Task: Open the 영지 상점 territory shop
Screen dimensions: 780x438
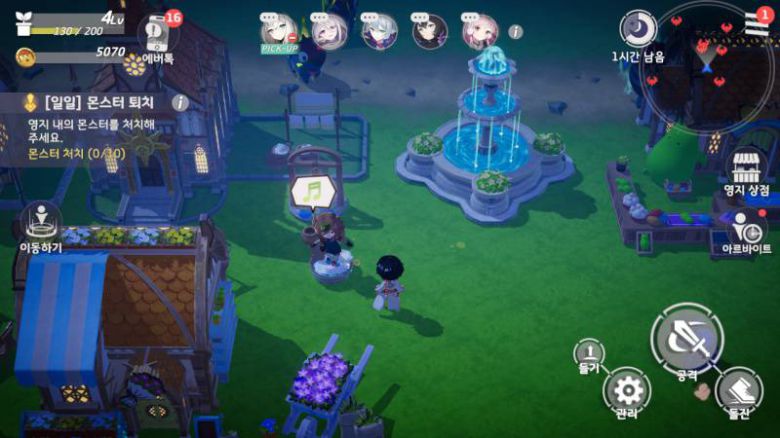Action: [x=746, y=170]
